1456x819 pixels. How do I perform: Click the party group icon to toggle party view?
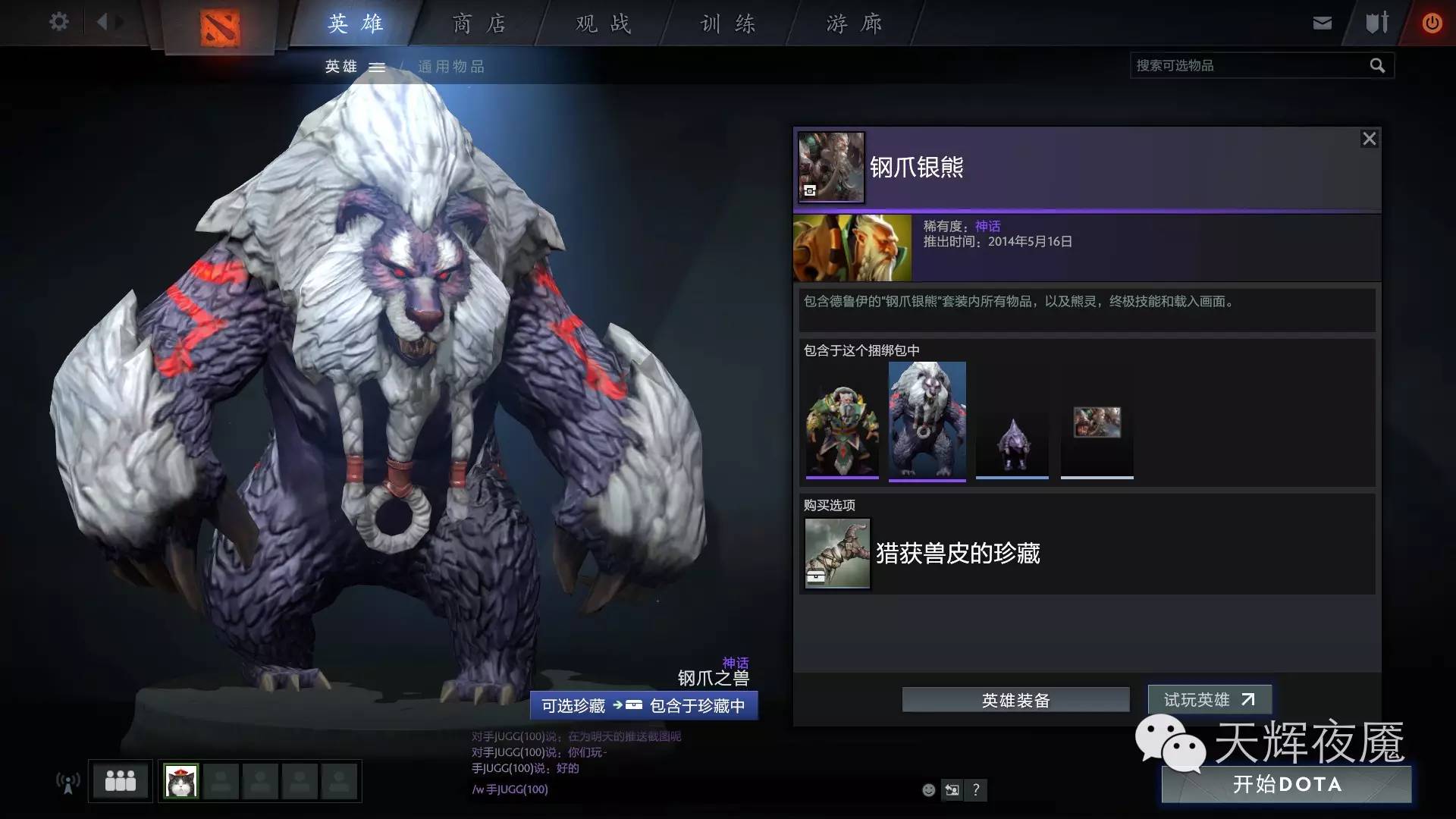click(x=121, y=780)
